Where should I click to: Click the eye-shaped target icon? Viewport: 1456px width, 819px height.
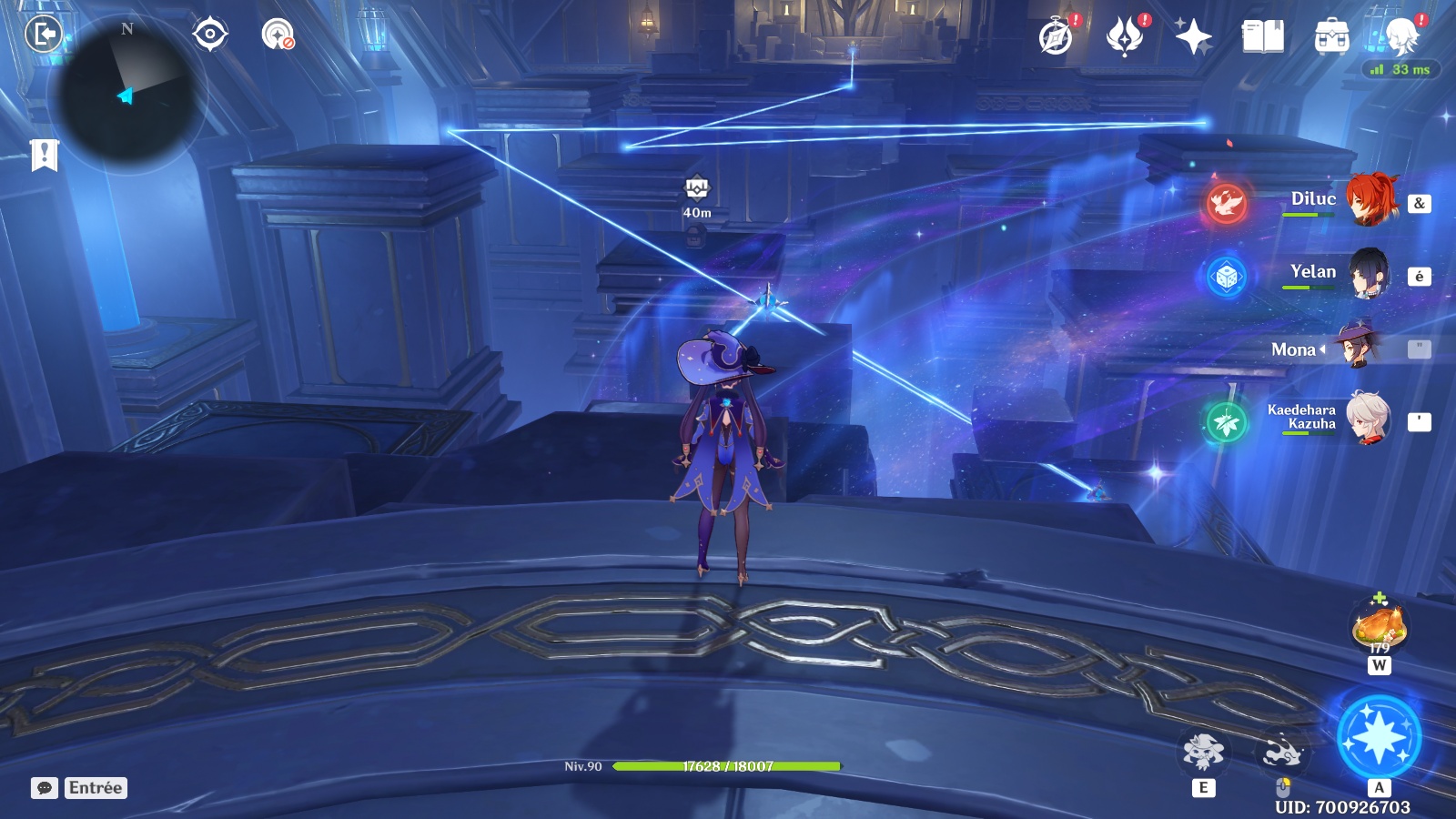point(209,35)
